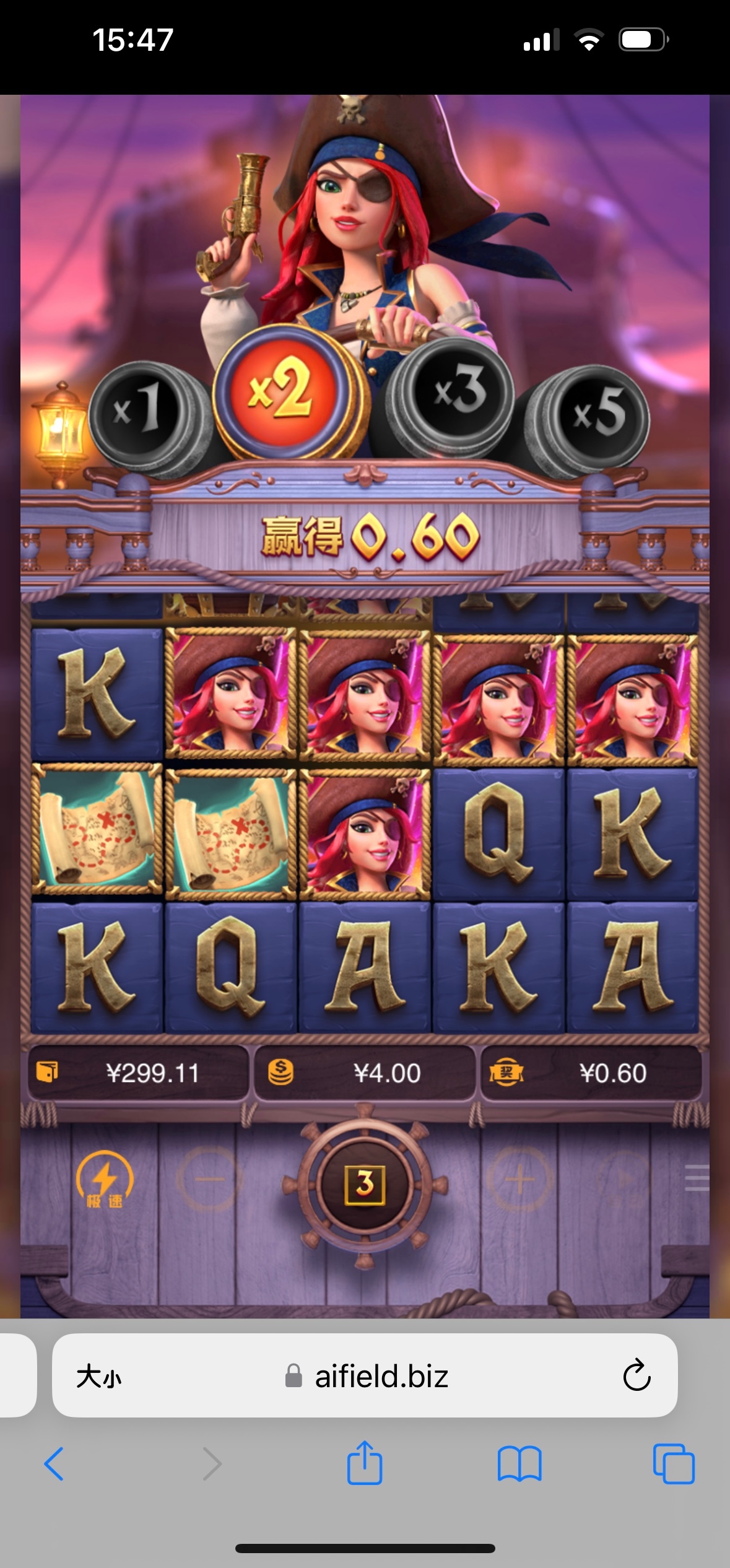Open the hamburger menu
This screenshot has height=1568, width=730.
pyautogui.click(x=697, y=1177)
